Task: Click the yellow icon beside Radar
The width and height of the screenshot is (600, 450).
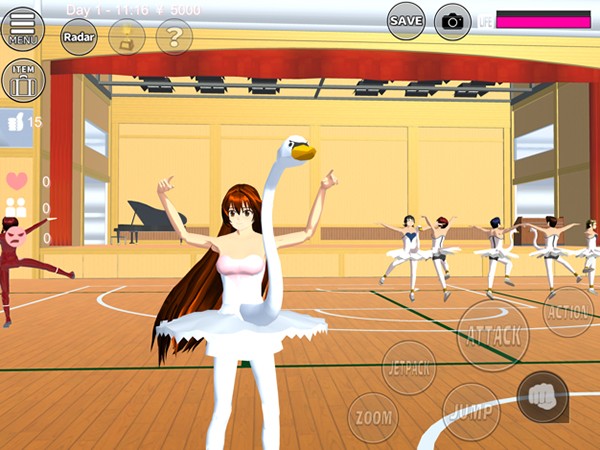Action: pyautogui.click(x=127, y=37)
